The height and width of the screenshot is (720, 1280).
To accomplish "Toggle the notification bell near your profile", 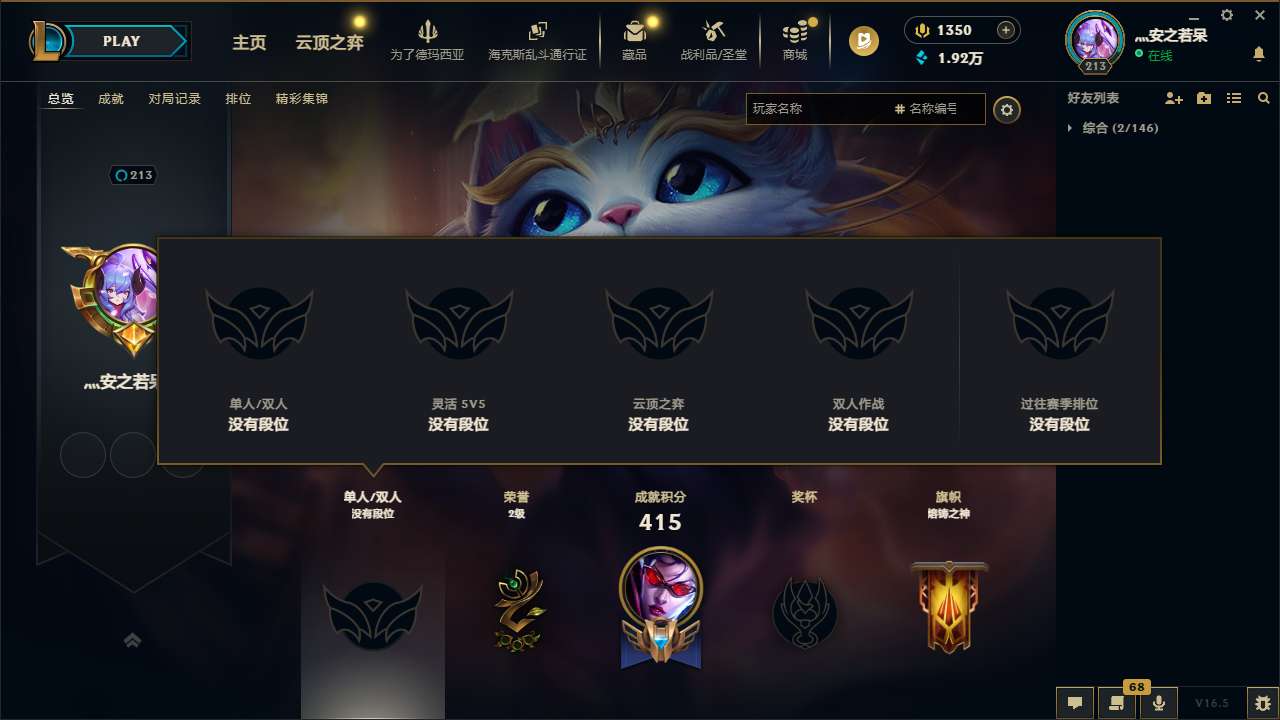I will (x=1261, y=54).
